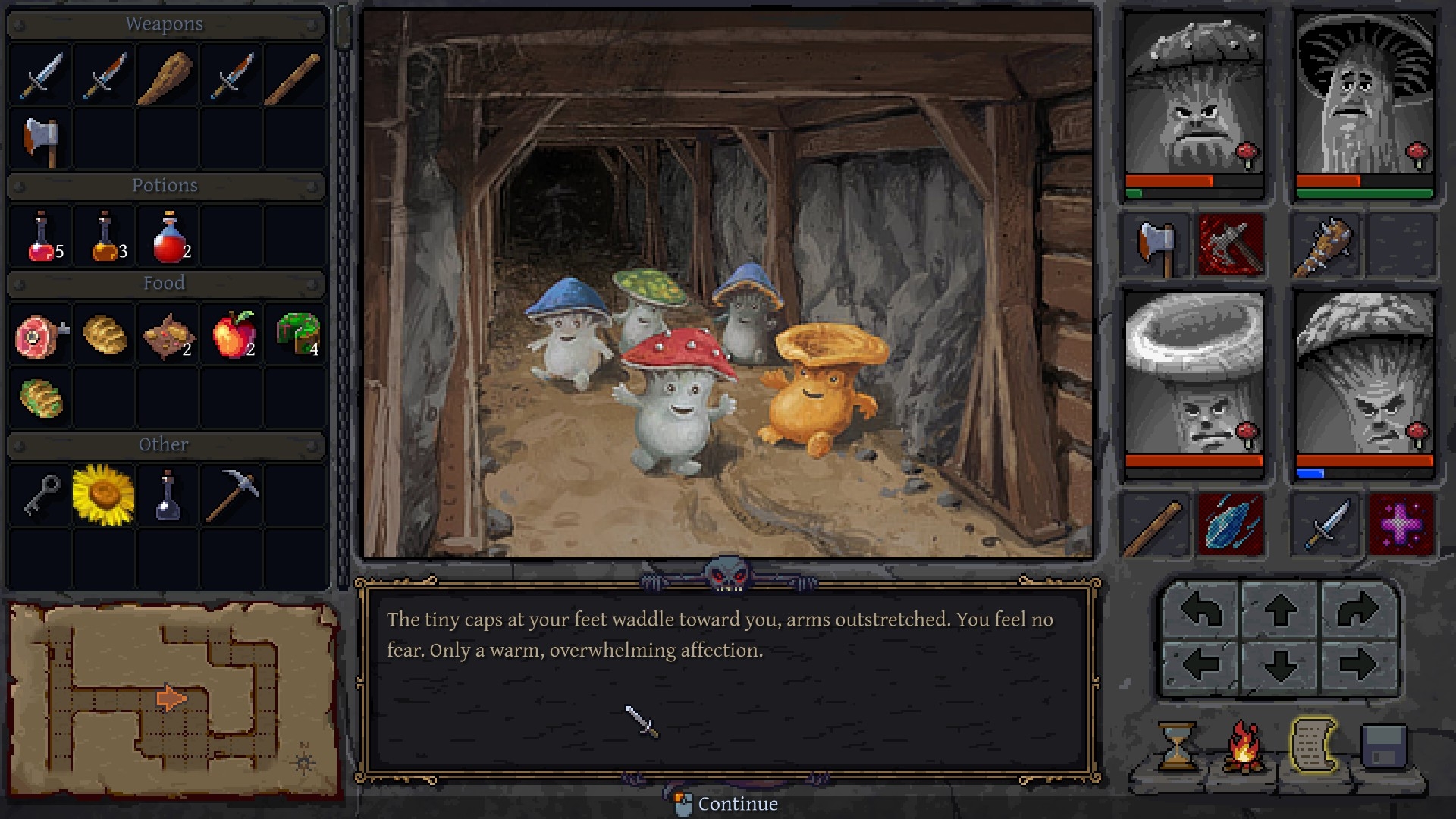Viewport: 1456px width, 819px height.
Task: Select the battle axe in Weapons
Action: pos(40,140)
